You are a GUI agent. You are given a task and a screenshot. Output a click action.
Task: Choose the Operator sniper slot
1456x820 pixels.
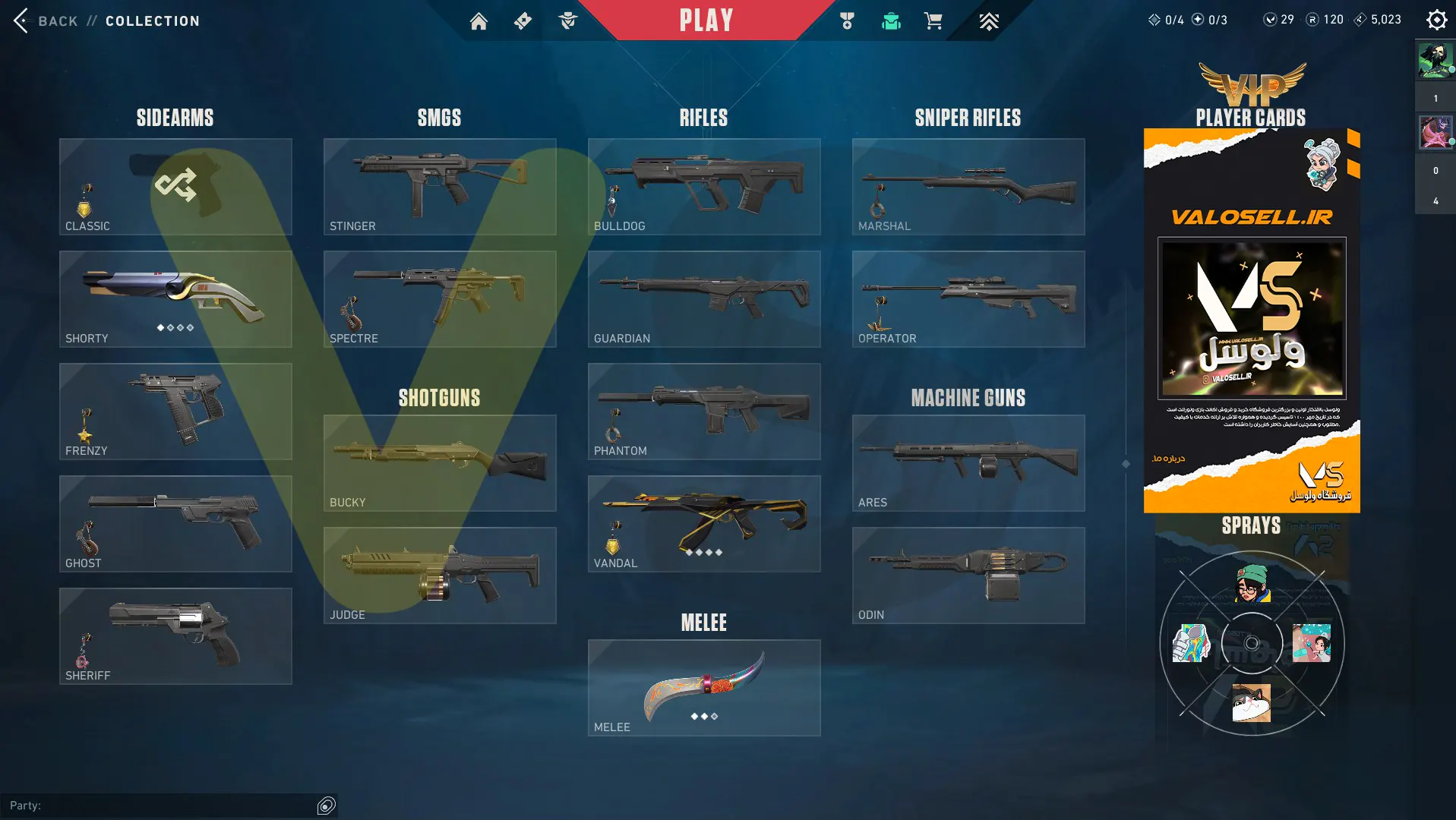[968, 299]
